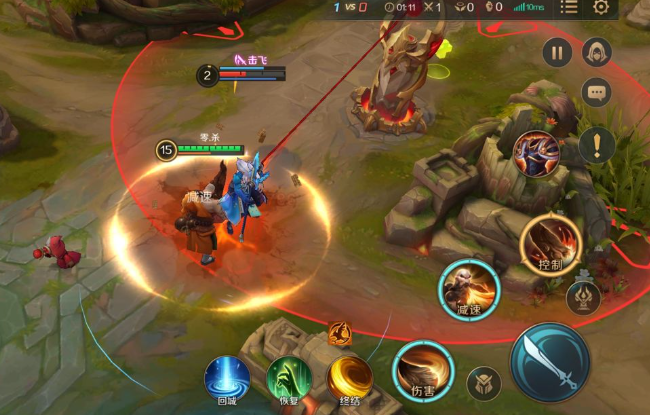
Task: Activate the armored hero ability icon
Action: click(536, 153)
